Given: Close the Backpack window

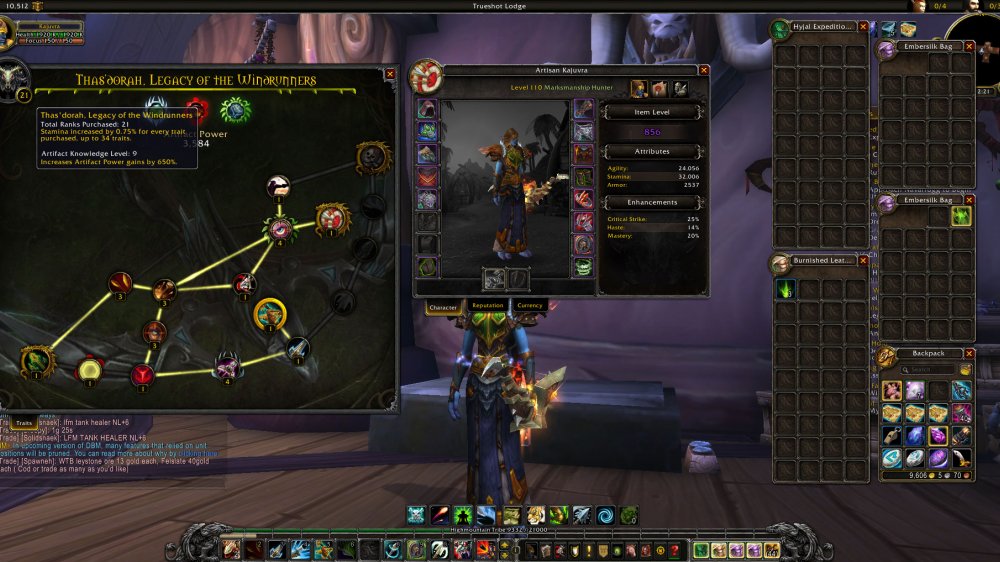Looking at the screenshot, I should pyautogui.click(x=969, y=353).
